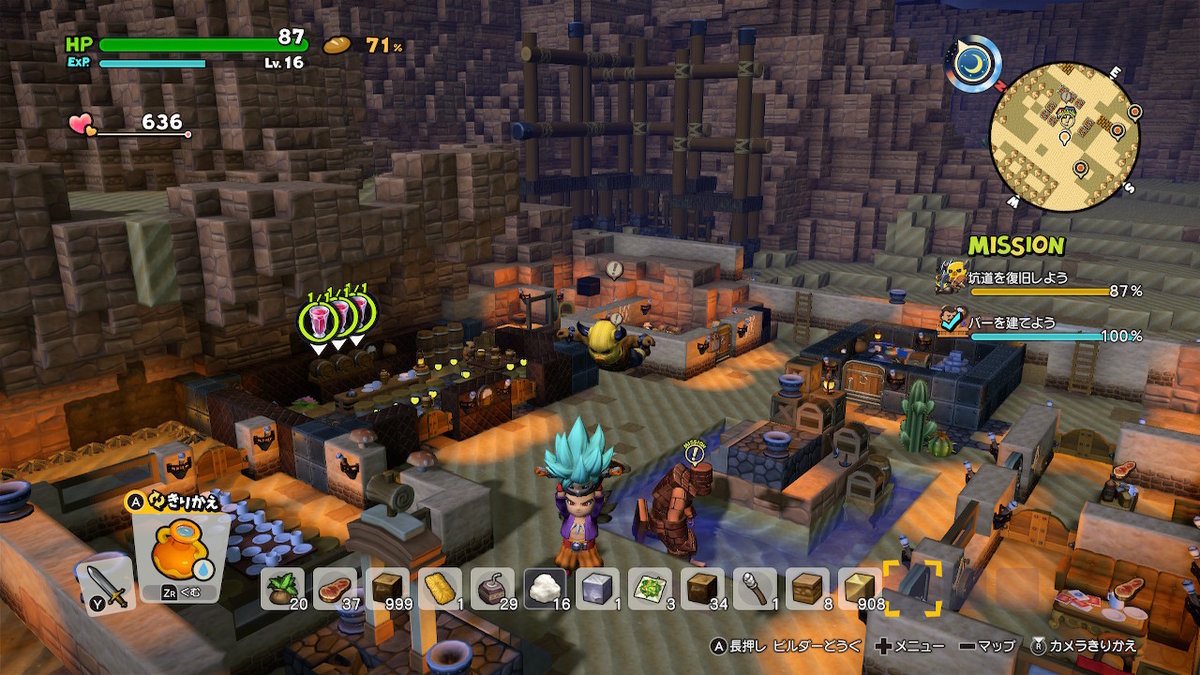Click the moon day-night clock icon

tap(971, 64)
